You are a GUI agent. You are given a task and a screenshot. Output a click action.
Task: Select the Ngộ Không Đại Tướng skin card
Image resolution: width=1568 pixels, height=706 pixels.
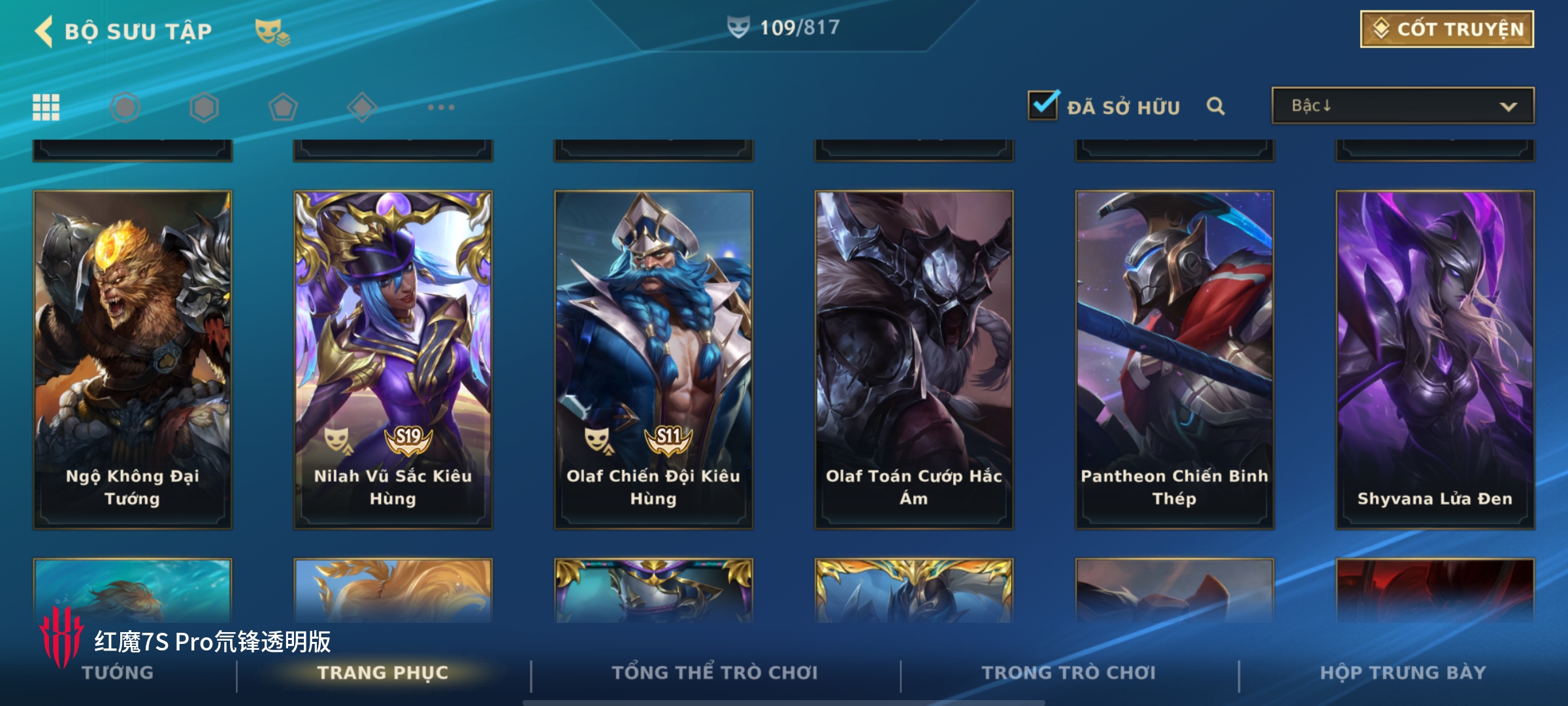point(133,360)
